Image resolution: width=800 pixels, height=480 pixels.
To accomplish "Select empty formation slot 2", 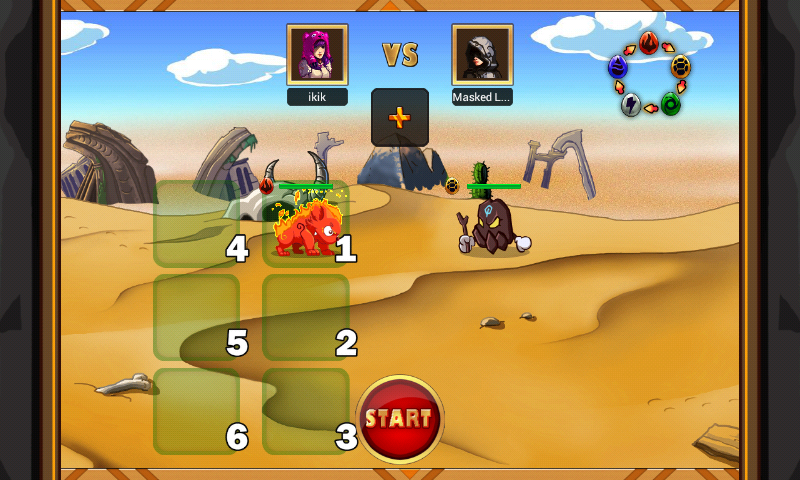I will tap(306, 317).
